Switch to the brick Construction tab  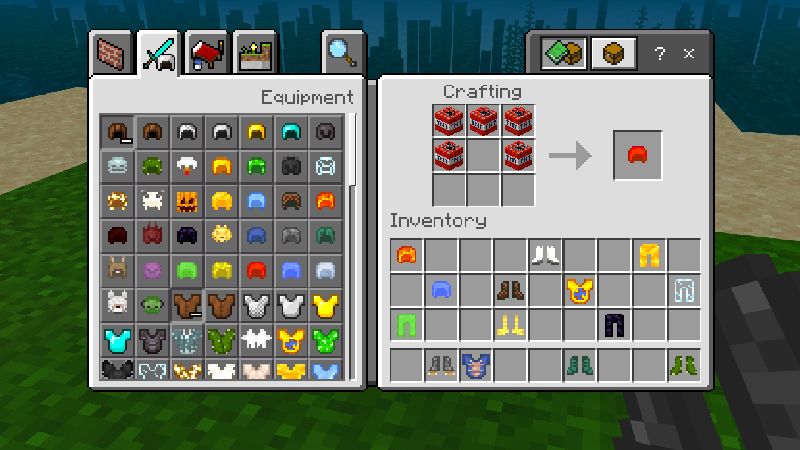[111, 51]
